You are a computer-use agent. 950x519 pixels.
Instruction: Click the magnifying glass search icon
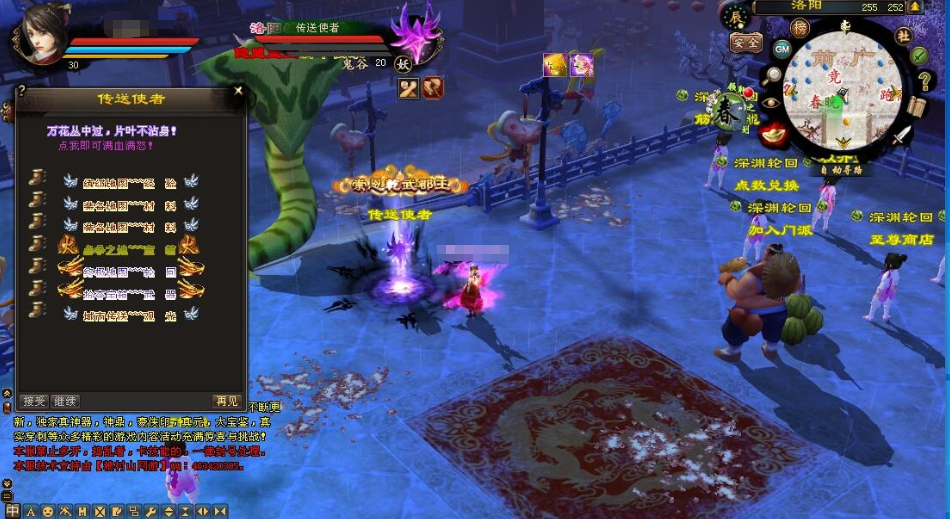click(x=771, y=73)
